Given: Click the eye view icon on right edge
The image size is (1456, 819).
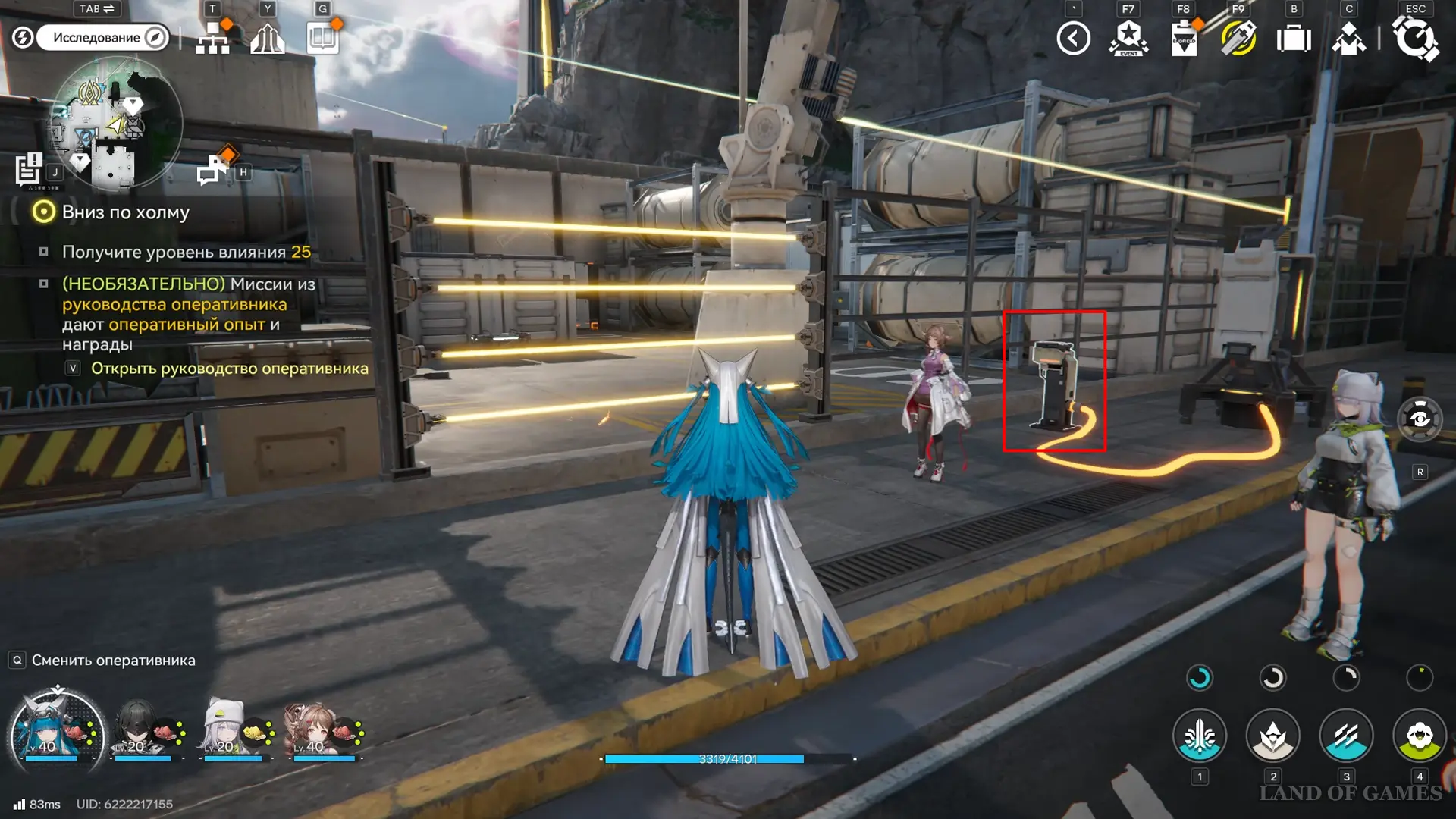Looking at the screenshot, I should (1420, 419).
